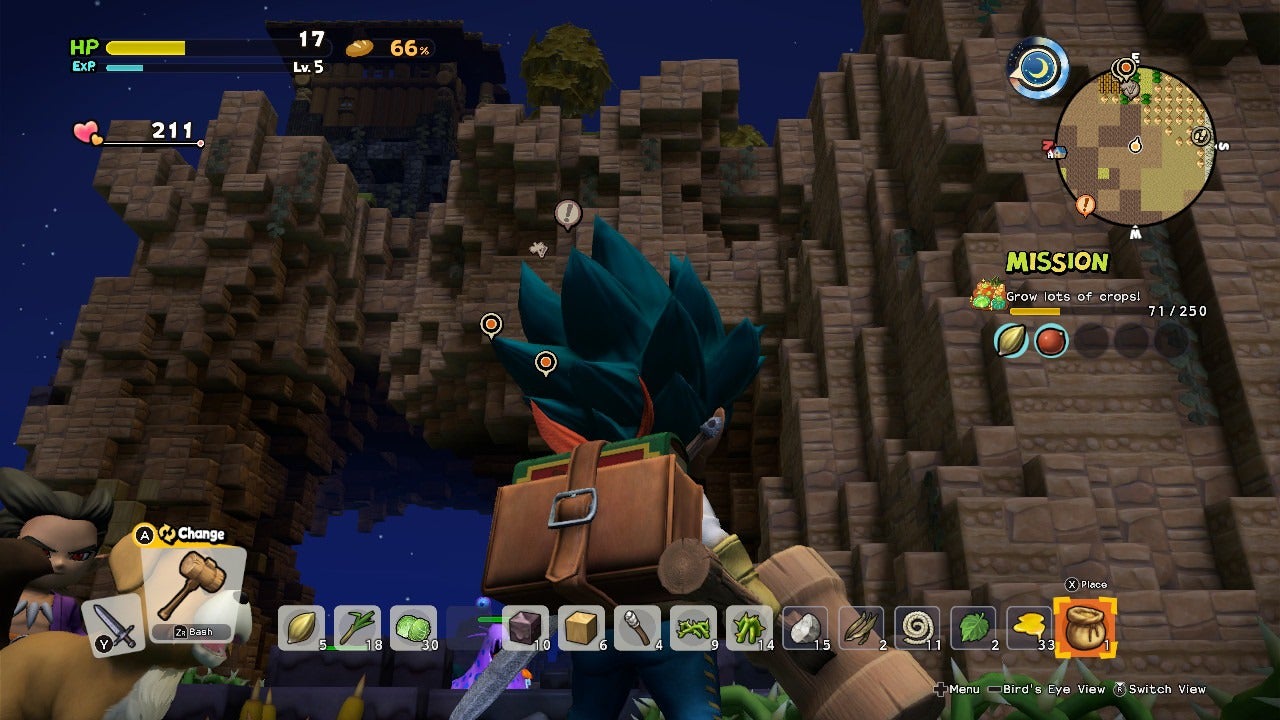Pick the dark stone block slot
The height and width of the screenshot is (720, 1280).
click(x=525, y=628)
